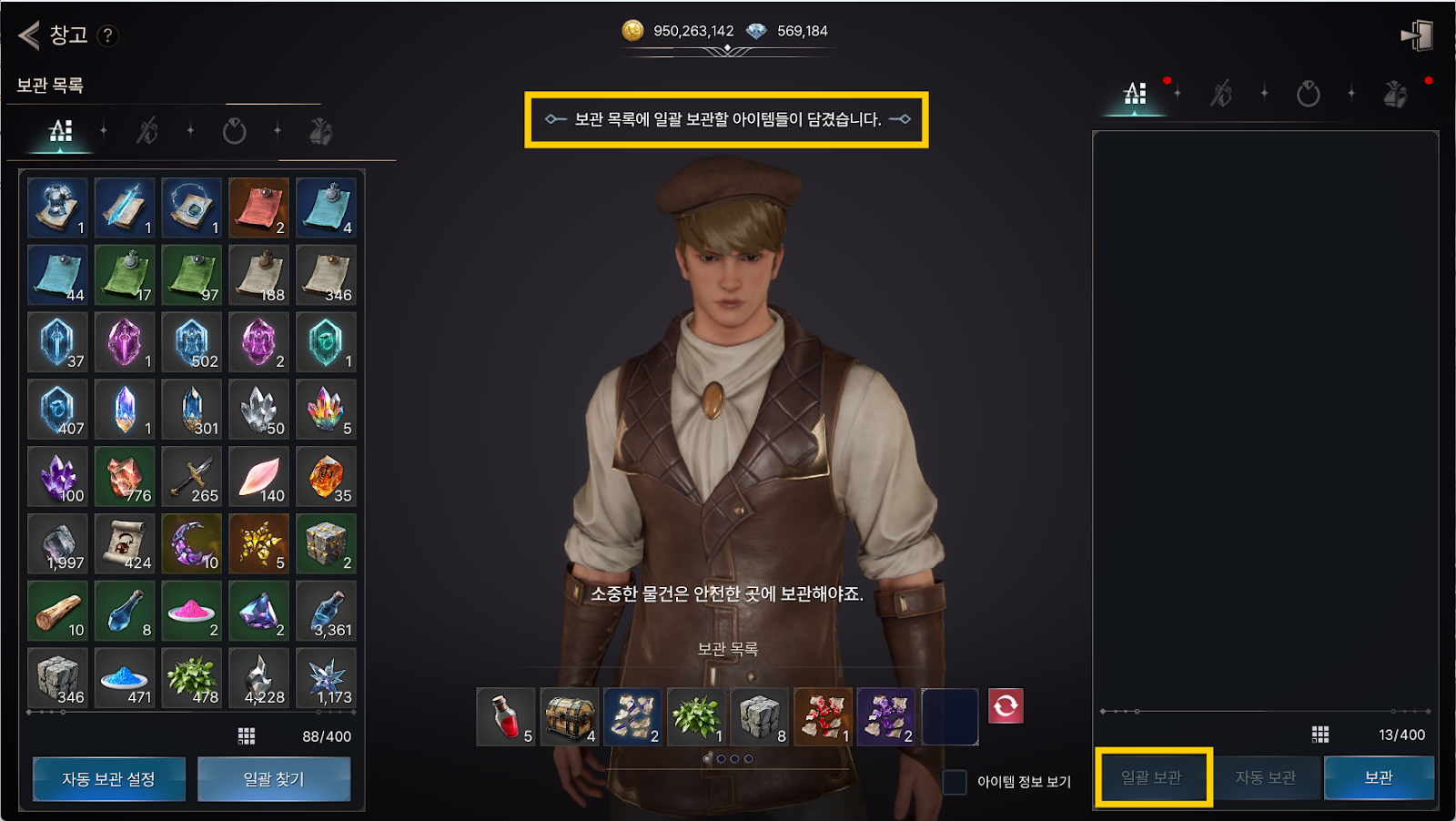This screenshot has width=1456, height=821.
Task: Confirm storage with the blue 보관 button
Action: click(1379, 777)
